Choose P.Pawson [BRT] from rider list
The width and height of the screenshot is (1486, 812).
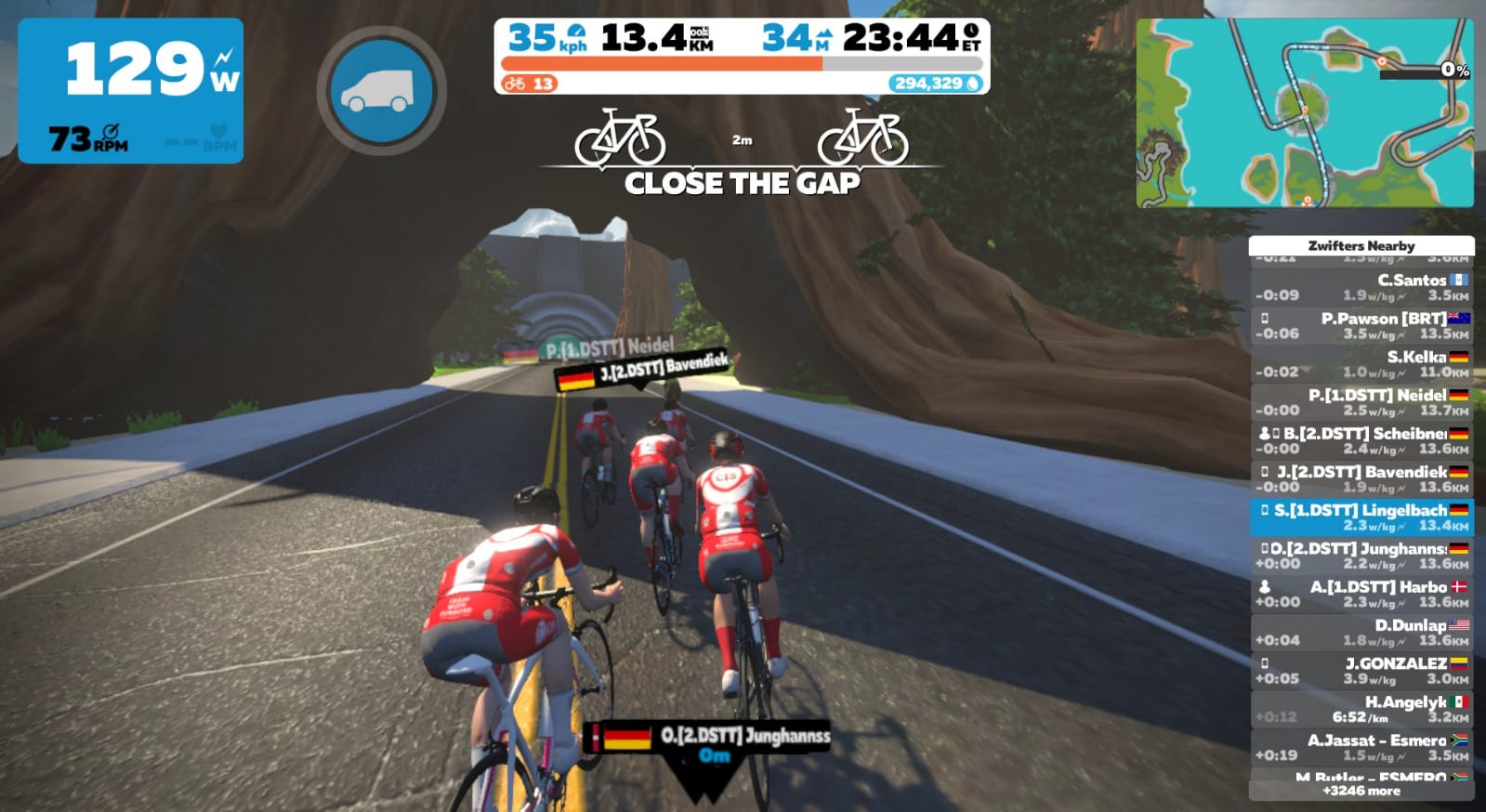[x=1361, y=325]
